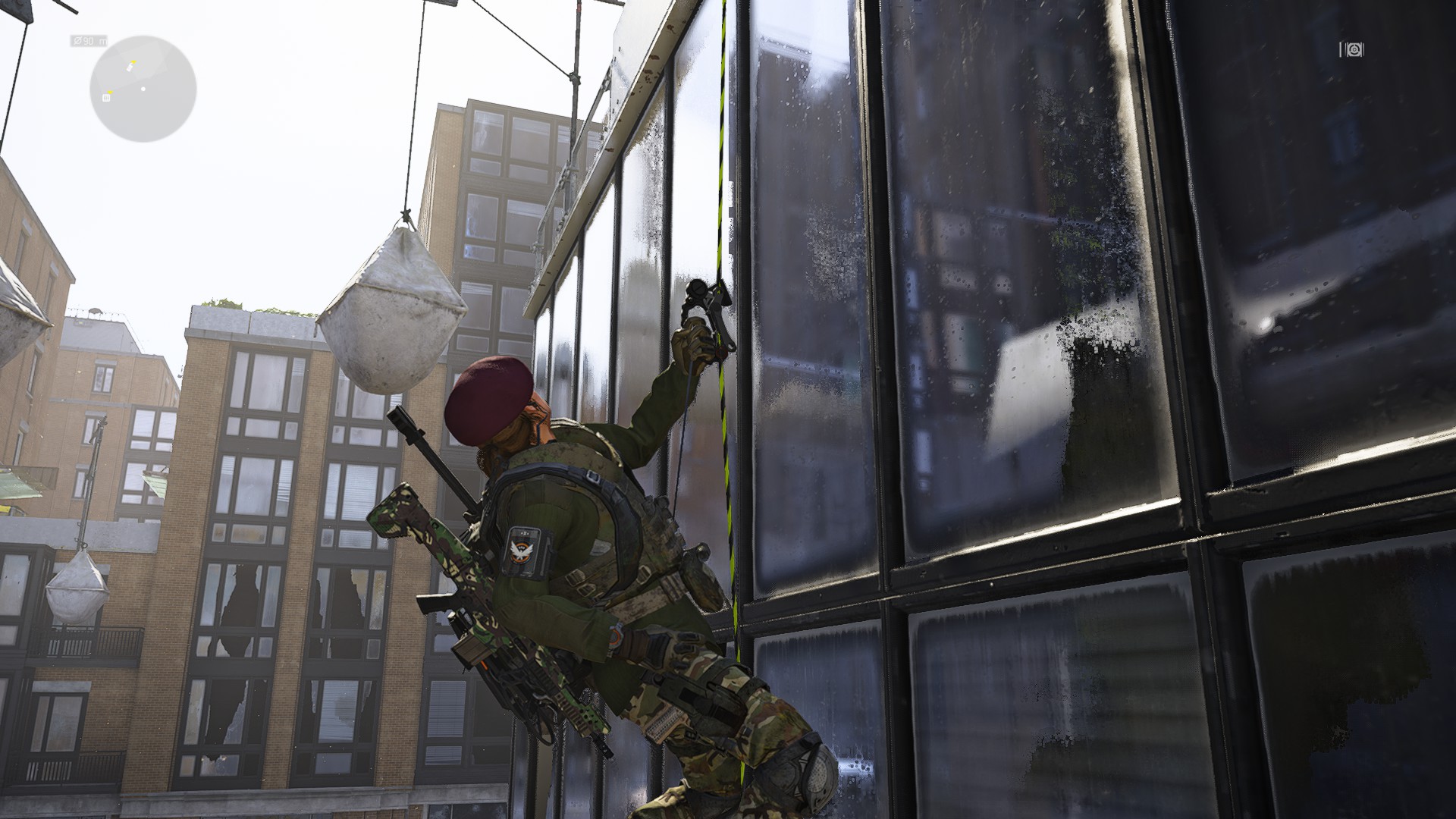Click the Ø 90 m radius label
The image size is (1456, 819).
(x=89, y=41)
